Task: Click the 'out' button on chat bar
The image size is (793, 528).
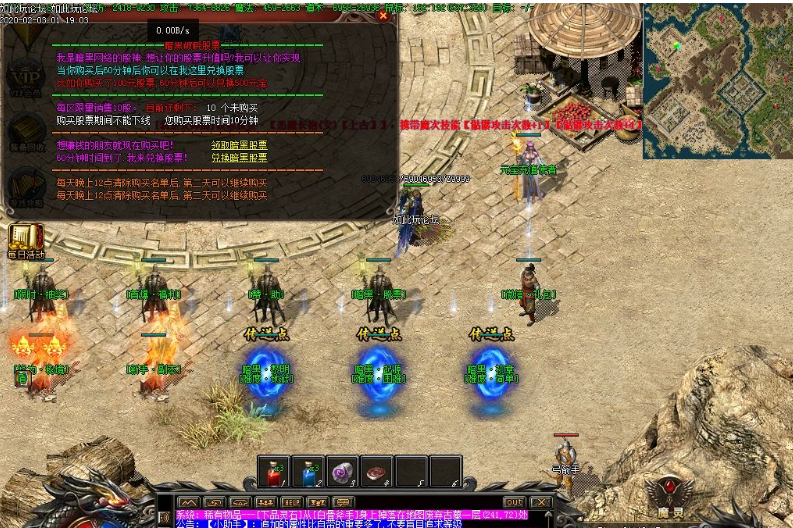Action: 514,502
